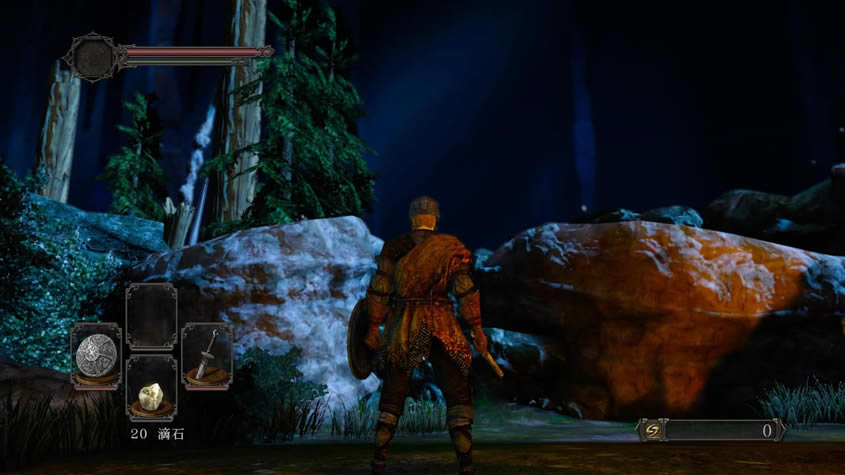Select the round shield equipment slot

tap(96, 354)
